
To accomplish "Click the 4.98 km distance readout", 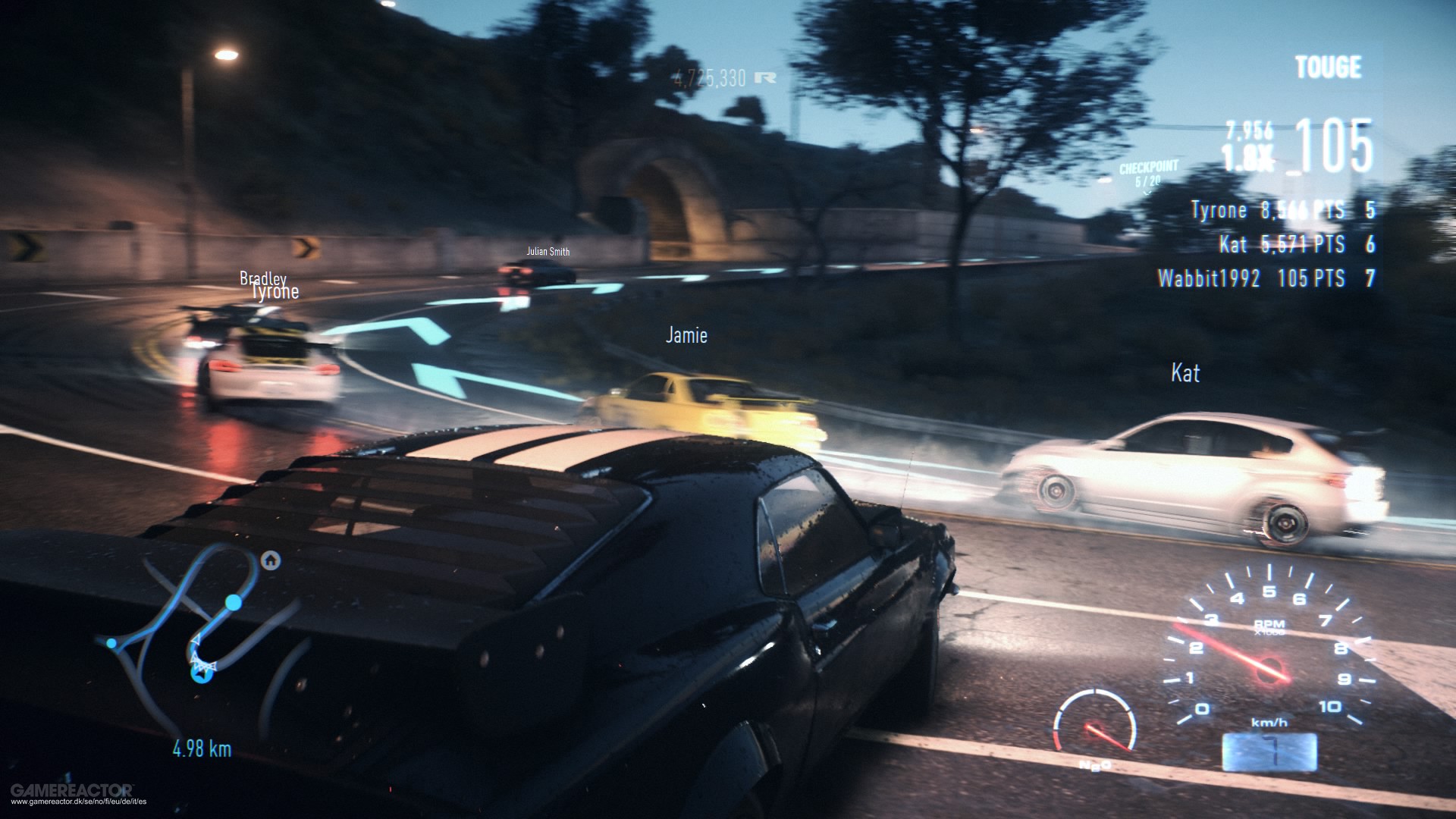I will (x=202, y=747).
